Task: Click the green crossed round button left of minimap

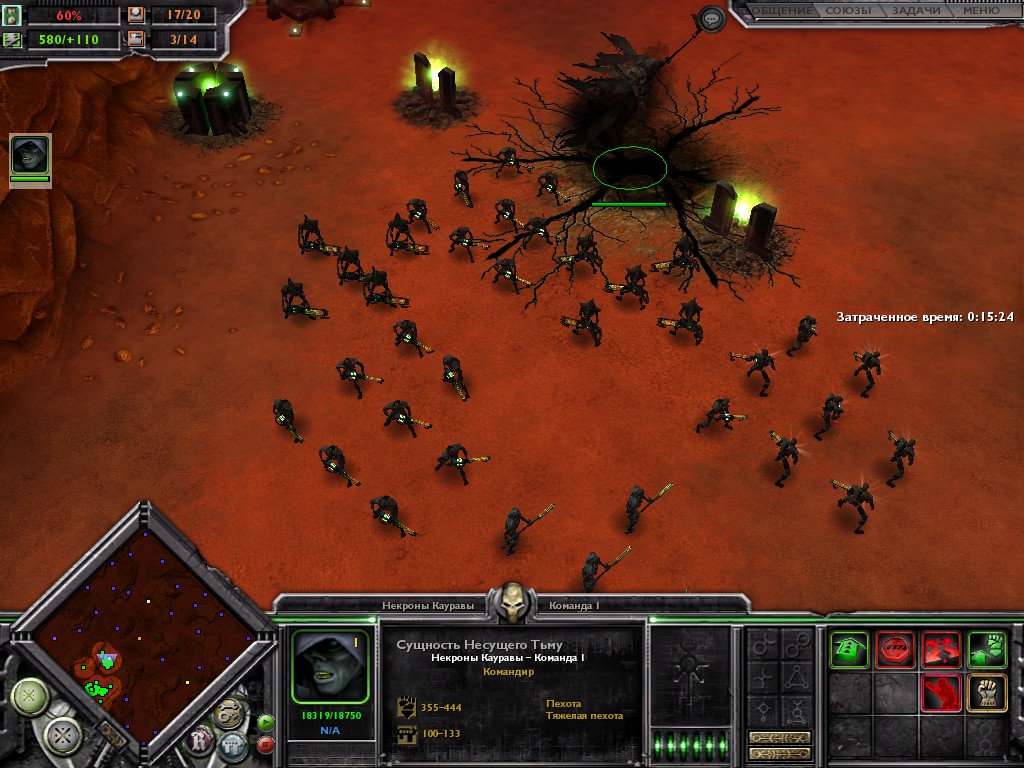Action: [x=30, y=695]
